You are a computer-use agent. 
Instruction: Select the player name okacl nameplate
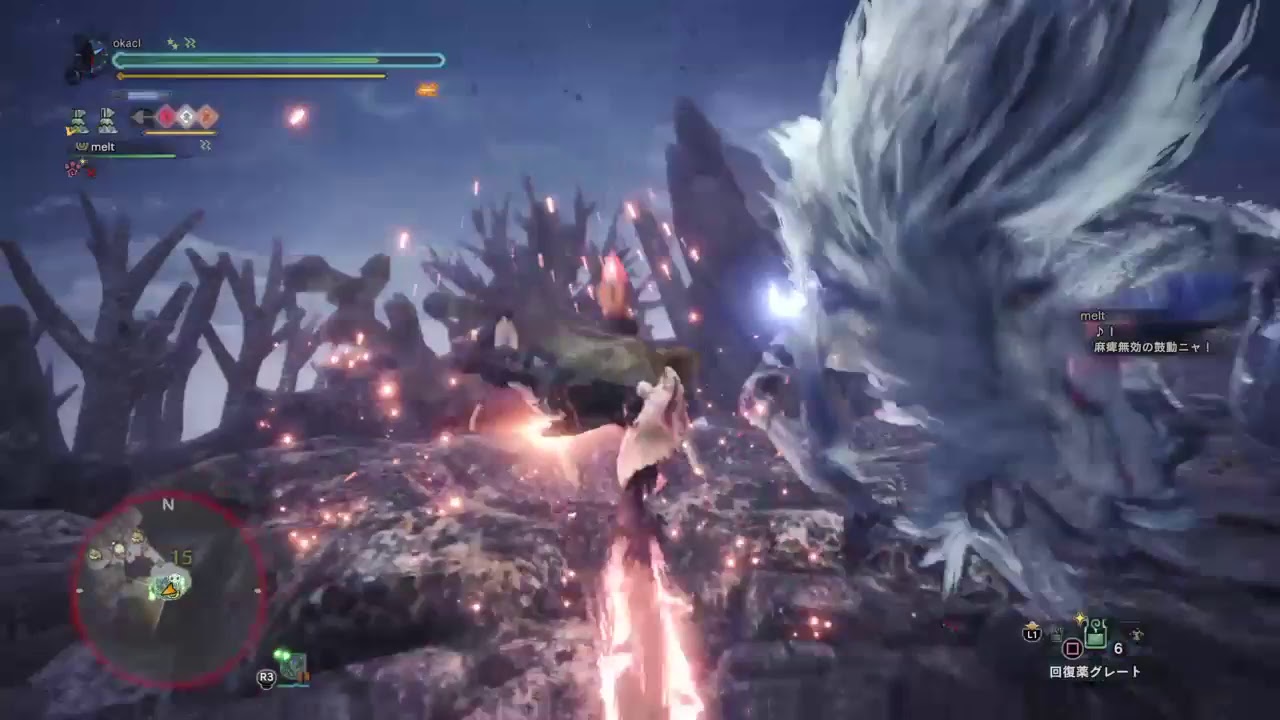(x=126, y=43)
